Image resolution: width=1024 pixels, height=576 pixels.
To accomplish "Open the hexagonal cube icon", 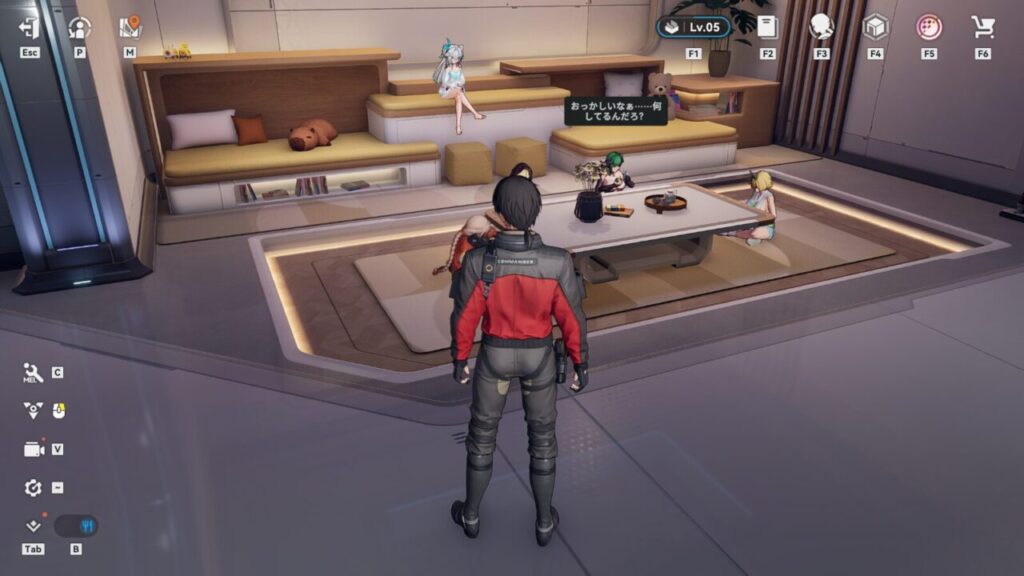I will 875,27.
